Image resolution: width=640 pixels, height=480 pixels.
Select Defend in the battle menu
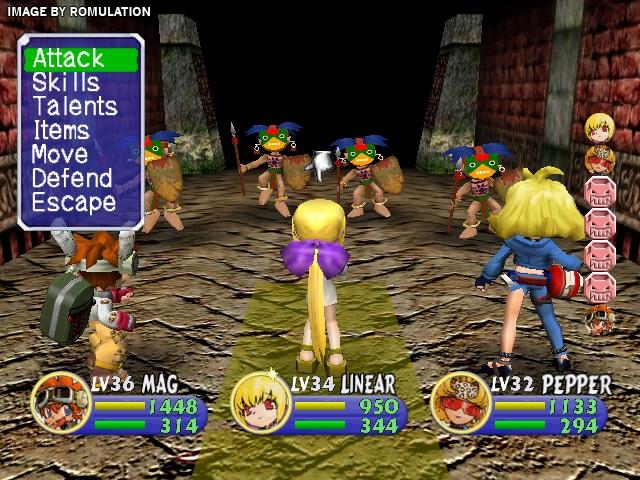[x=73, y=178]
